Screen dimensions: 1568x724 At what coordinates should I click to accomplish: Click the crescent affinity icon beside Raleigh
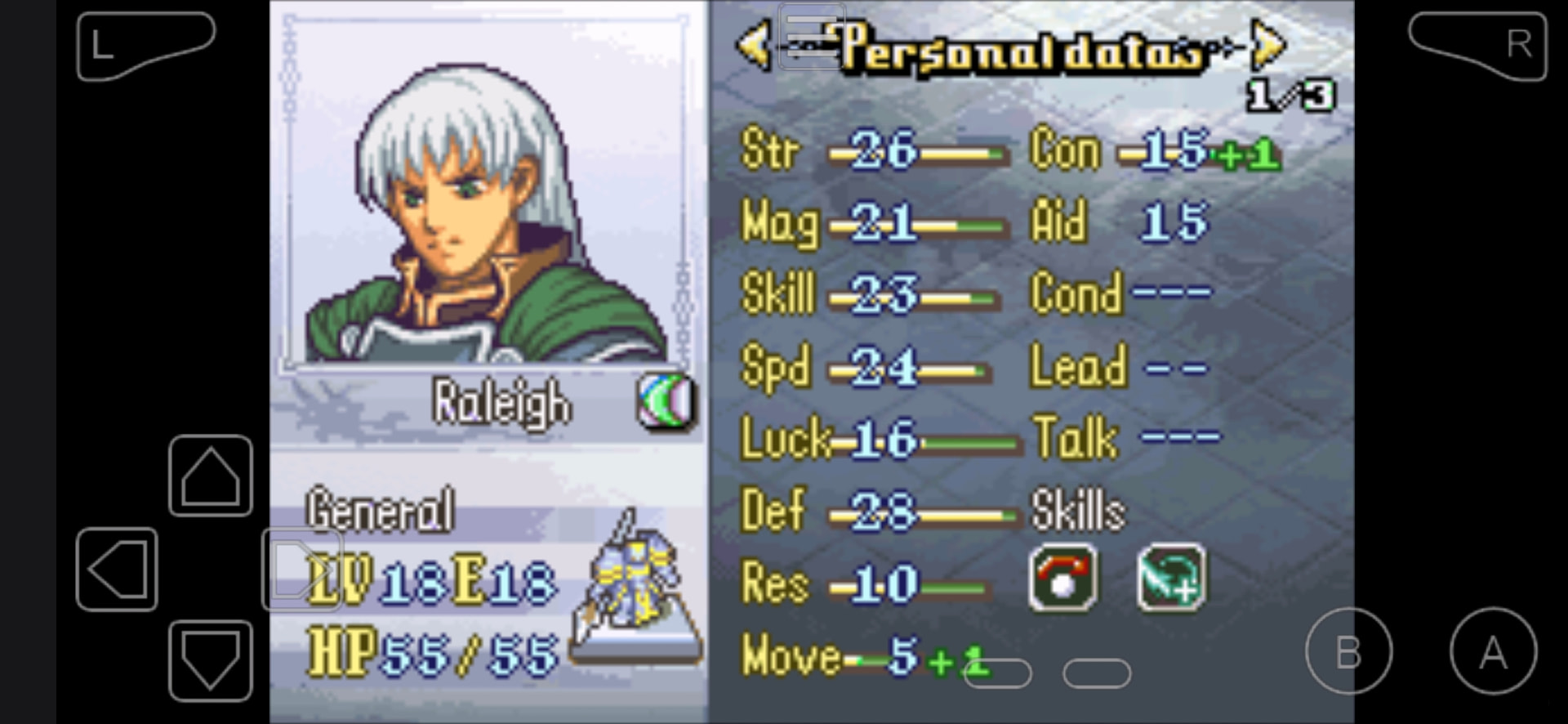pyautogui.click(x=666, y=401)
